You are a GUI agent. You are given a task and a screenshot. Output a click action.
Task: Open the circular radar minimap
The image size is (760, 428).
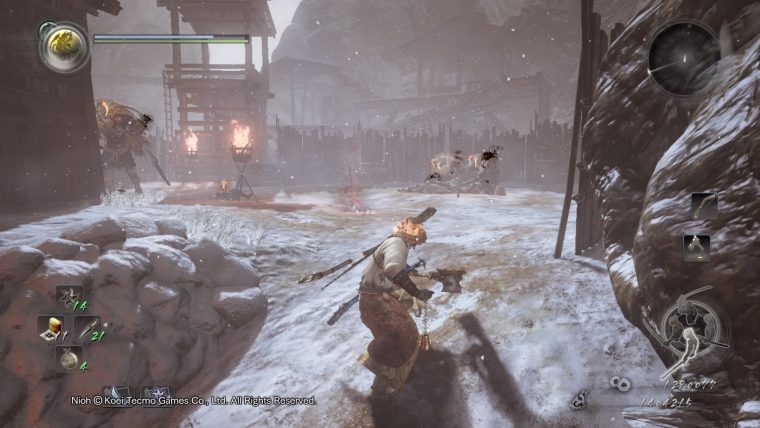[x=683, y=58]
